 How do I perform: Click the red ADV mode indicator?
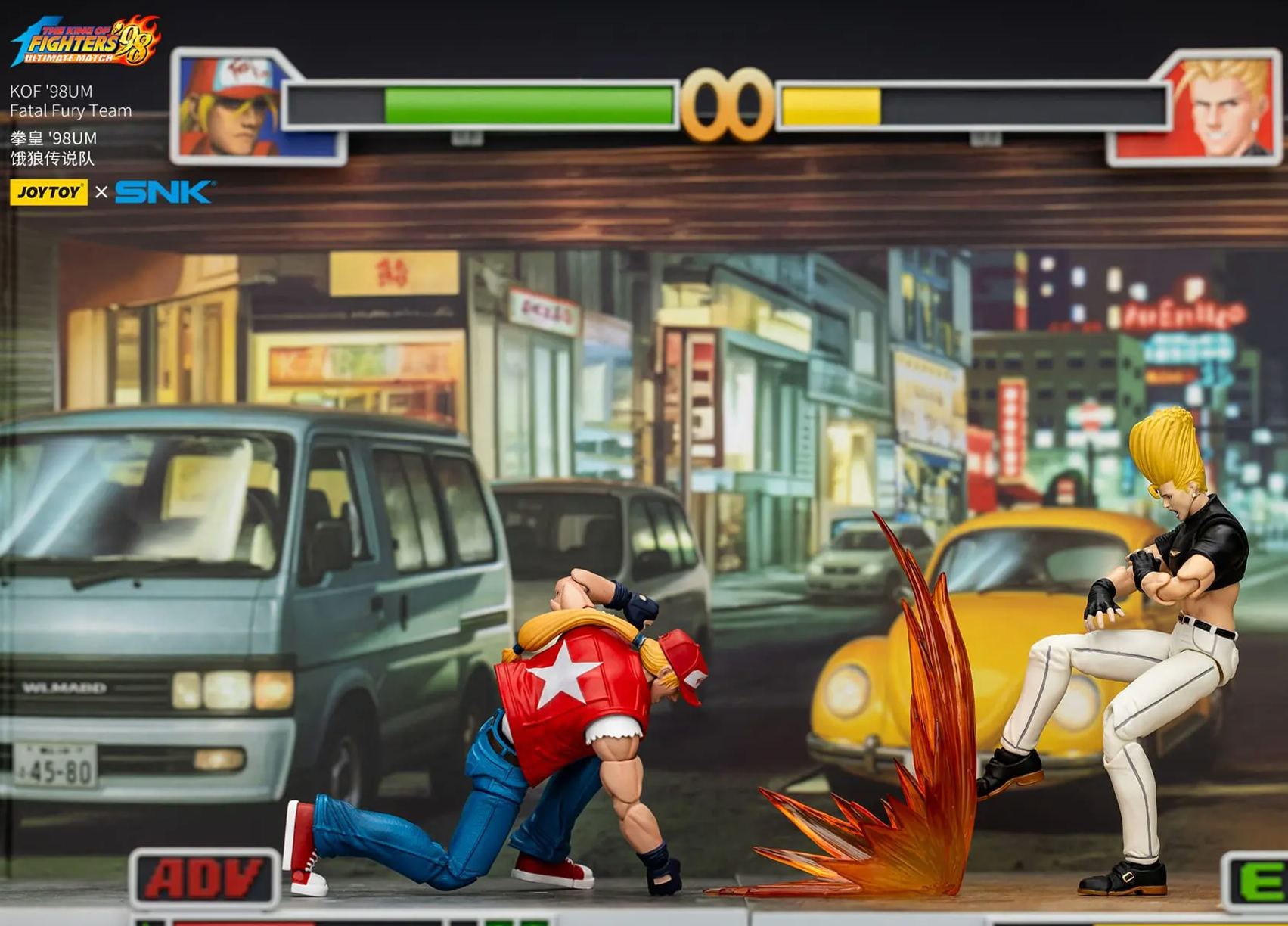[x=204, y=878]
